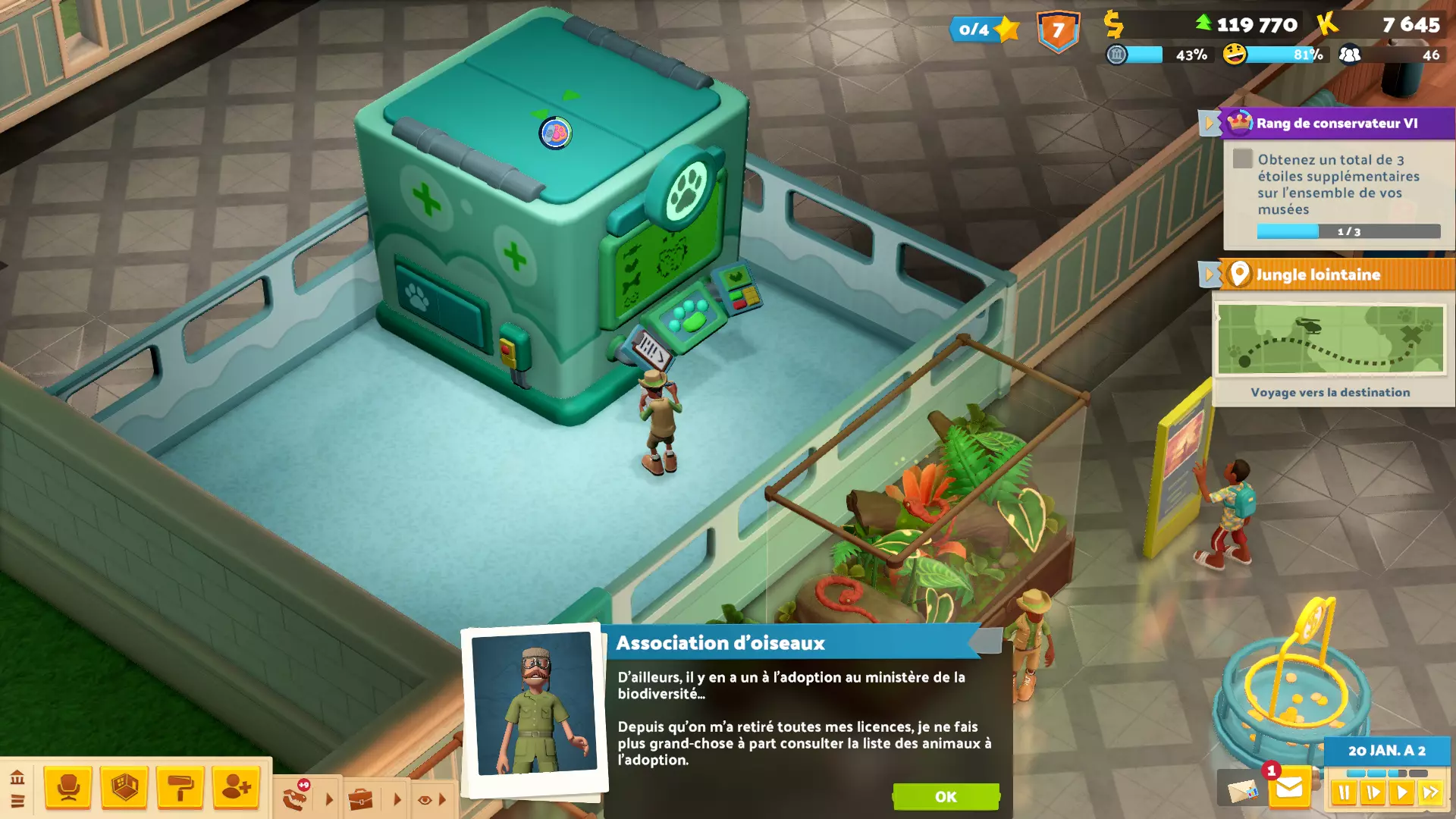This screenshot has height=819, width=1456.
Task: Select the eye overview icon
Action: (x=425, y=798)
